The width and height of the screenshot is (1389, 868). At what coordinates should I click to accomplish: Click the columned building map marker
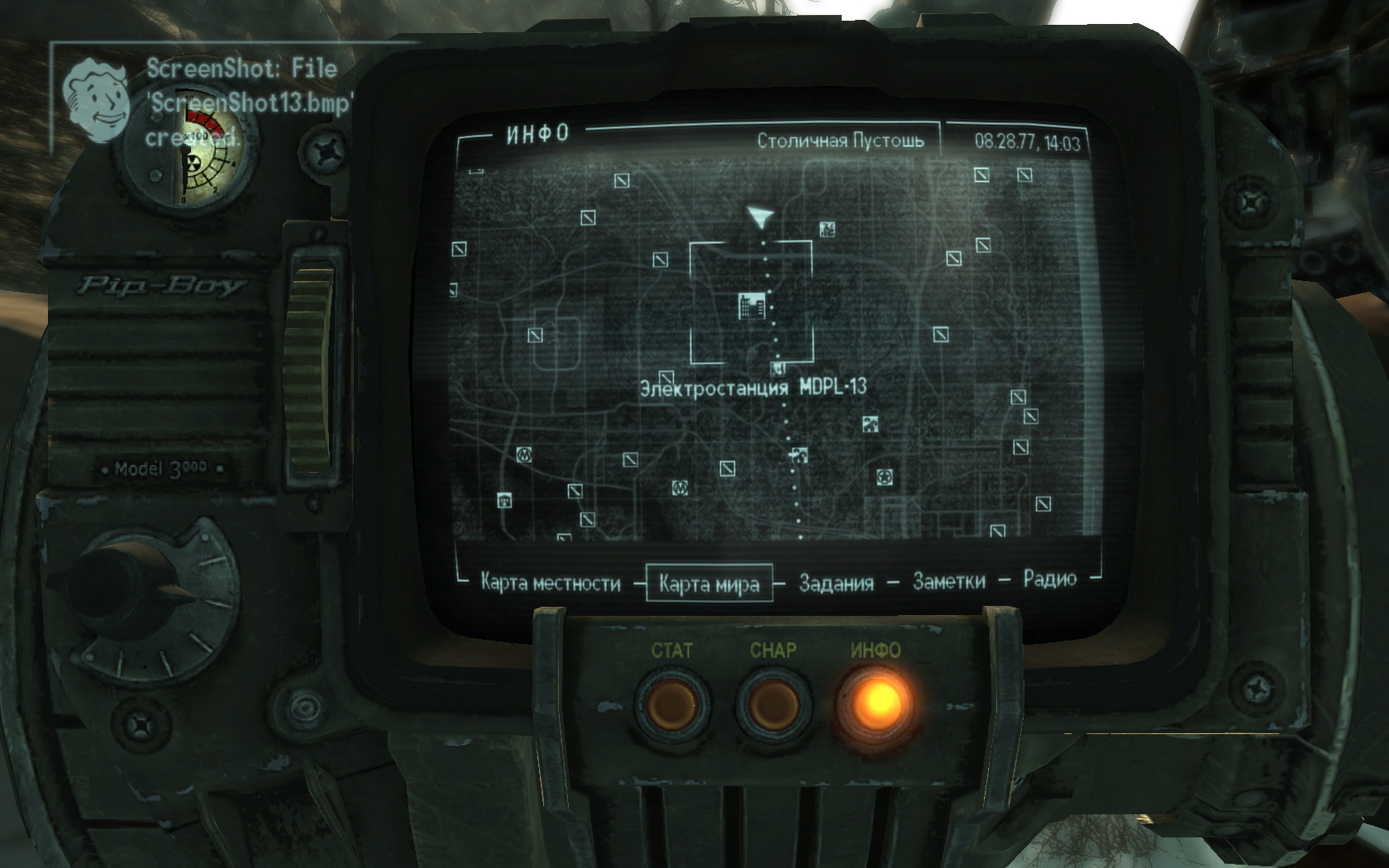[504, 498]
